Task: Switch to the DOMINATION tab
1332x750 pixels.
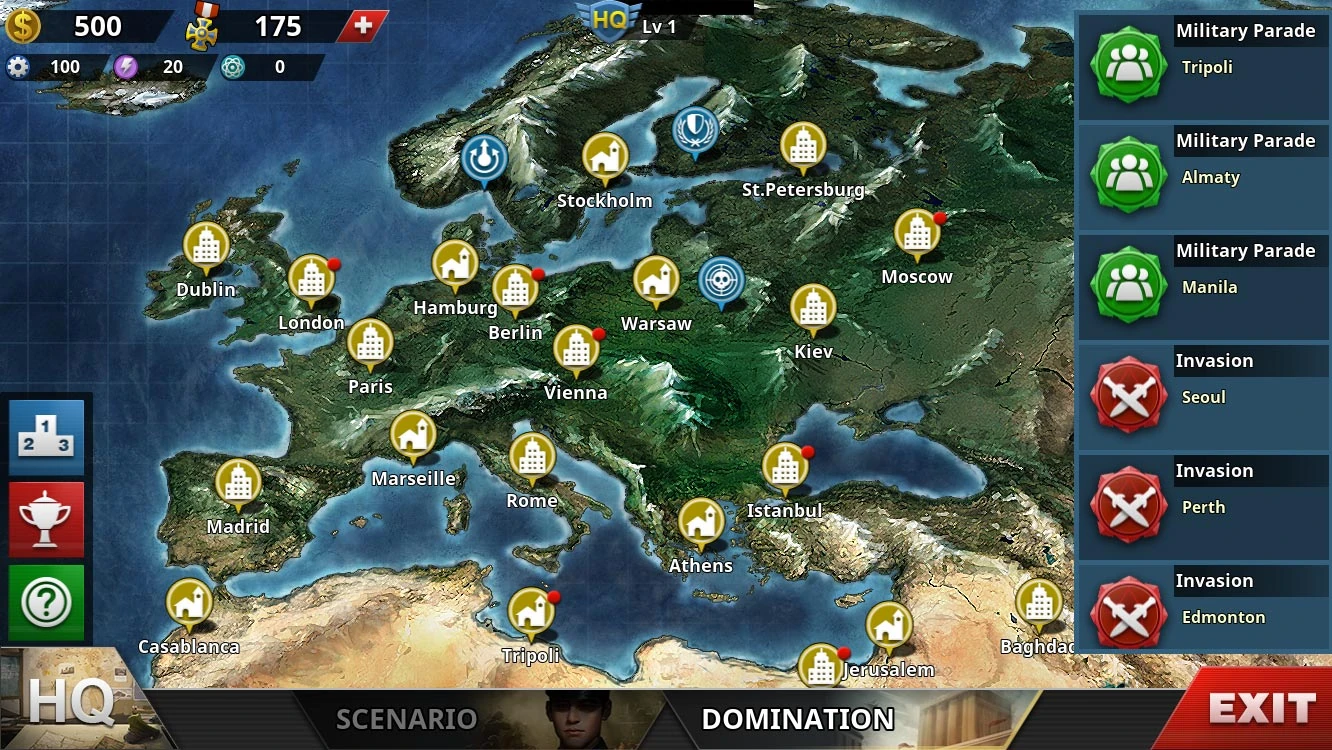Action: [x=799, y=718]
